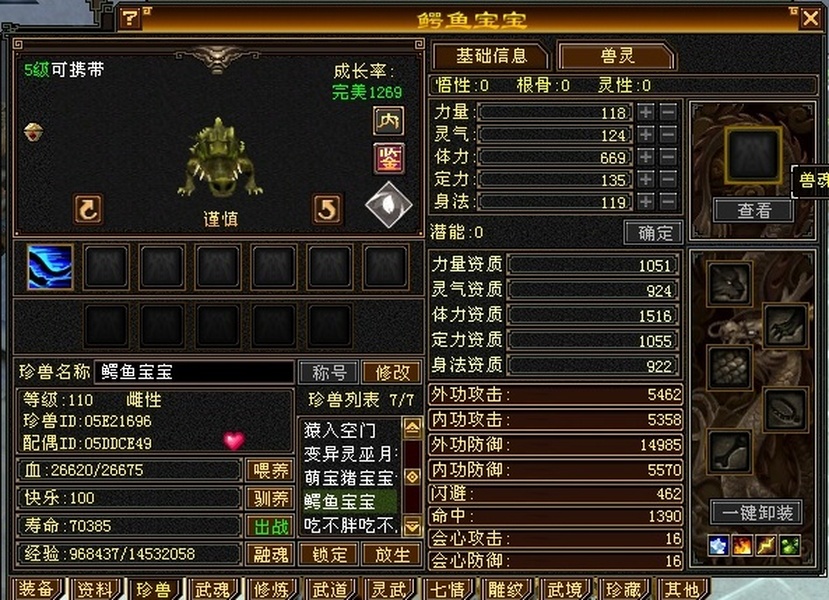The image size is (829, 600).
Task: Switch to the 基础信息 tab
Action: tap(490, 56)
